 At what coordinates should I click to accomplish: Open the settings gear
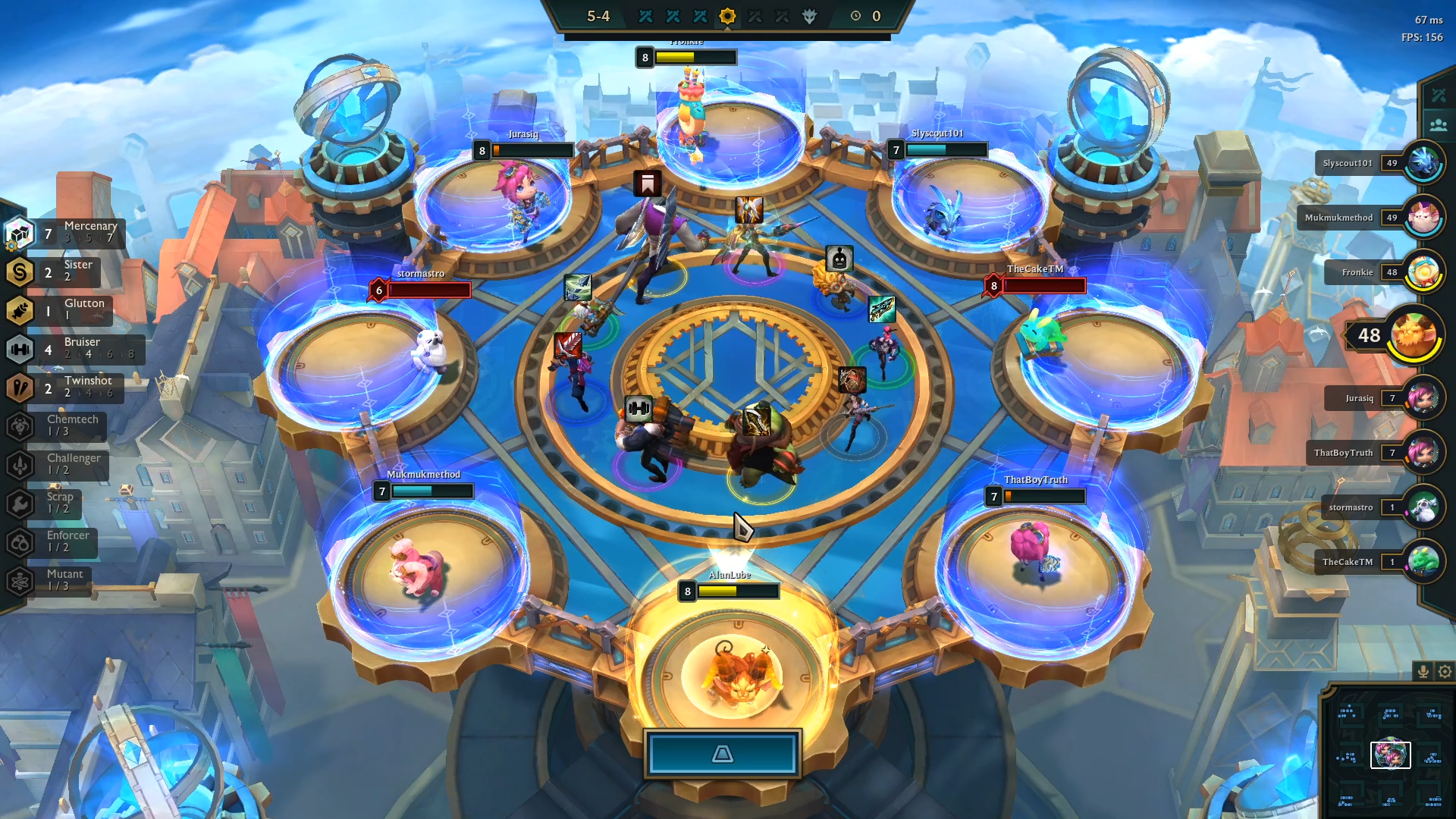(x=1443, y=671)
